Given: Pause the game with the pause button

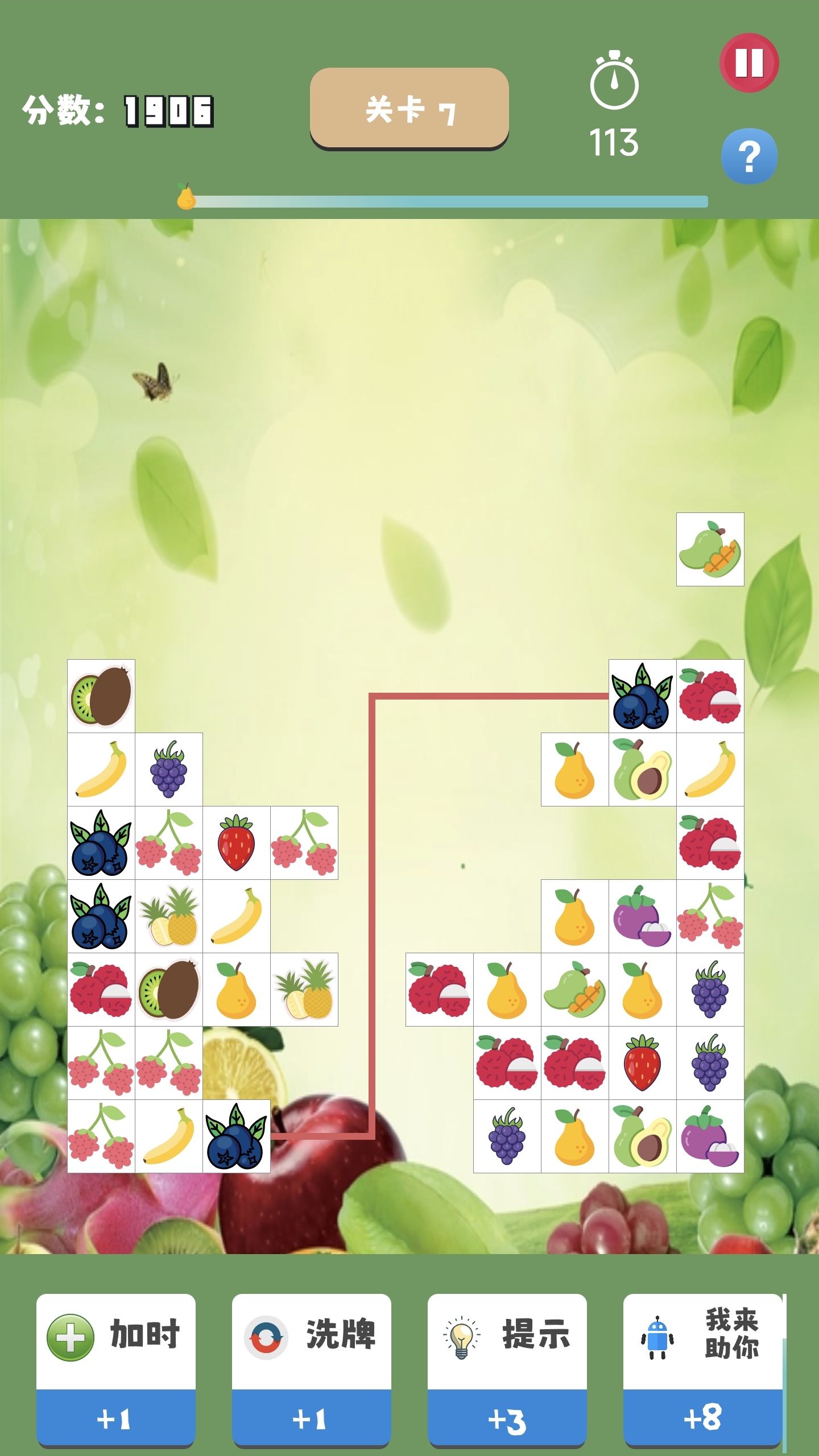Looking at the screenshot, I should coord(748,64).
